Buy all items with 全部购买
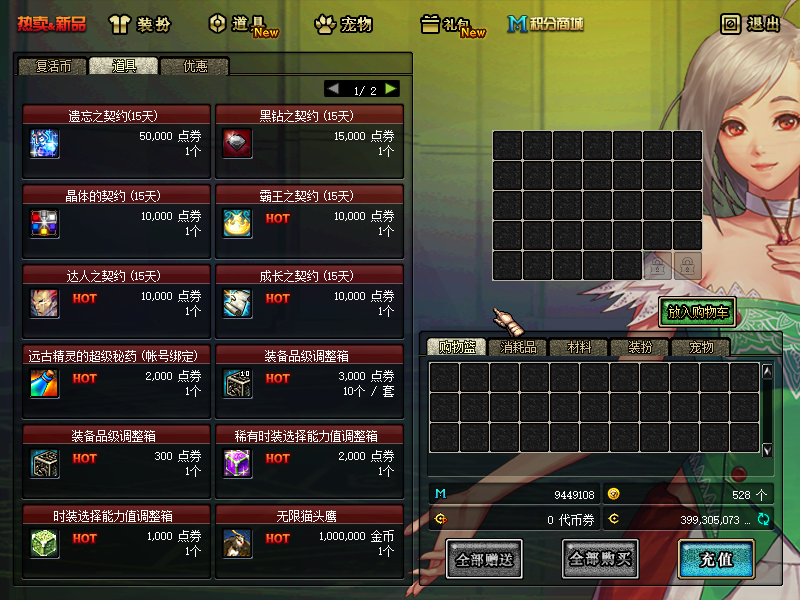 pos(600,559)
